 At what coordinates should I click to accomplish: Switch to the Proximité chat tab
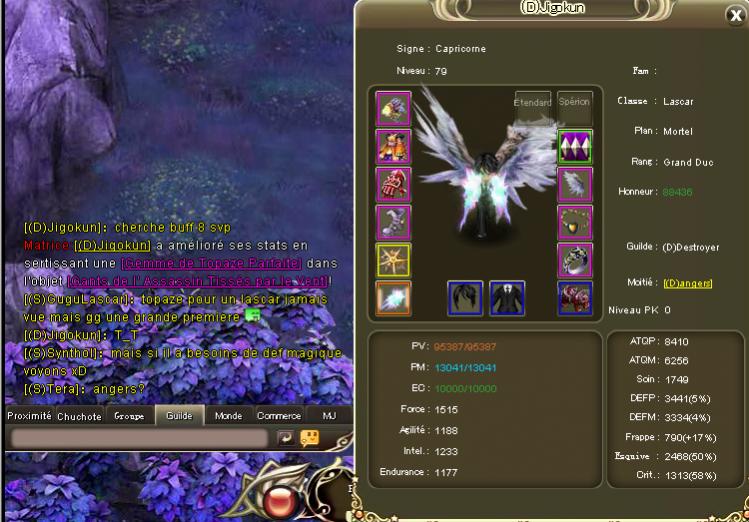(29, 416)
